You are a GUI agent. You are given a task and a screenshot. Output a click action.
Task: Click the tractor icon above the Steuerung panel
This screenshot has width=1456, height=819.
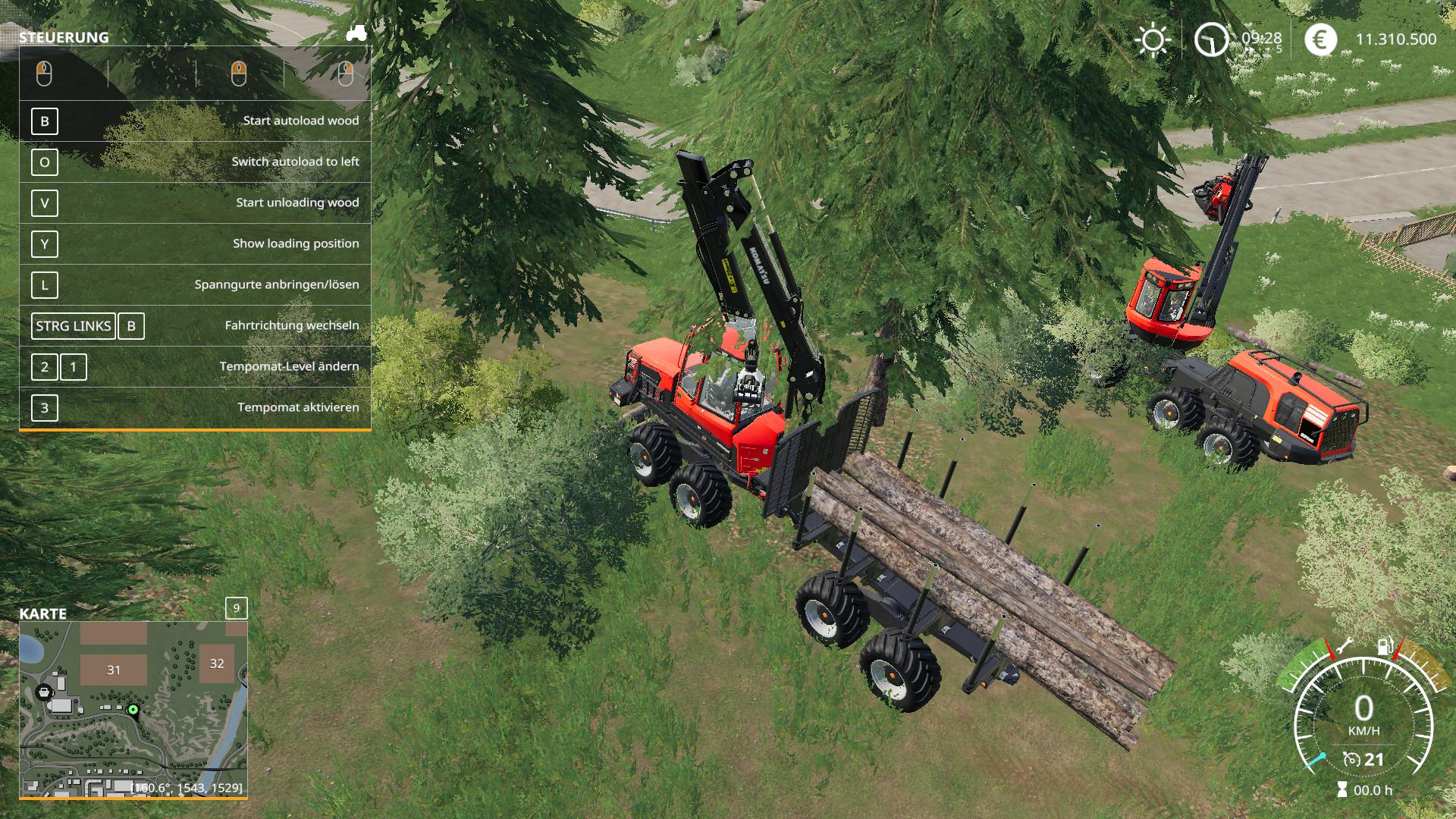point(356,33)
